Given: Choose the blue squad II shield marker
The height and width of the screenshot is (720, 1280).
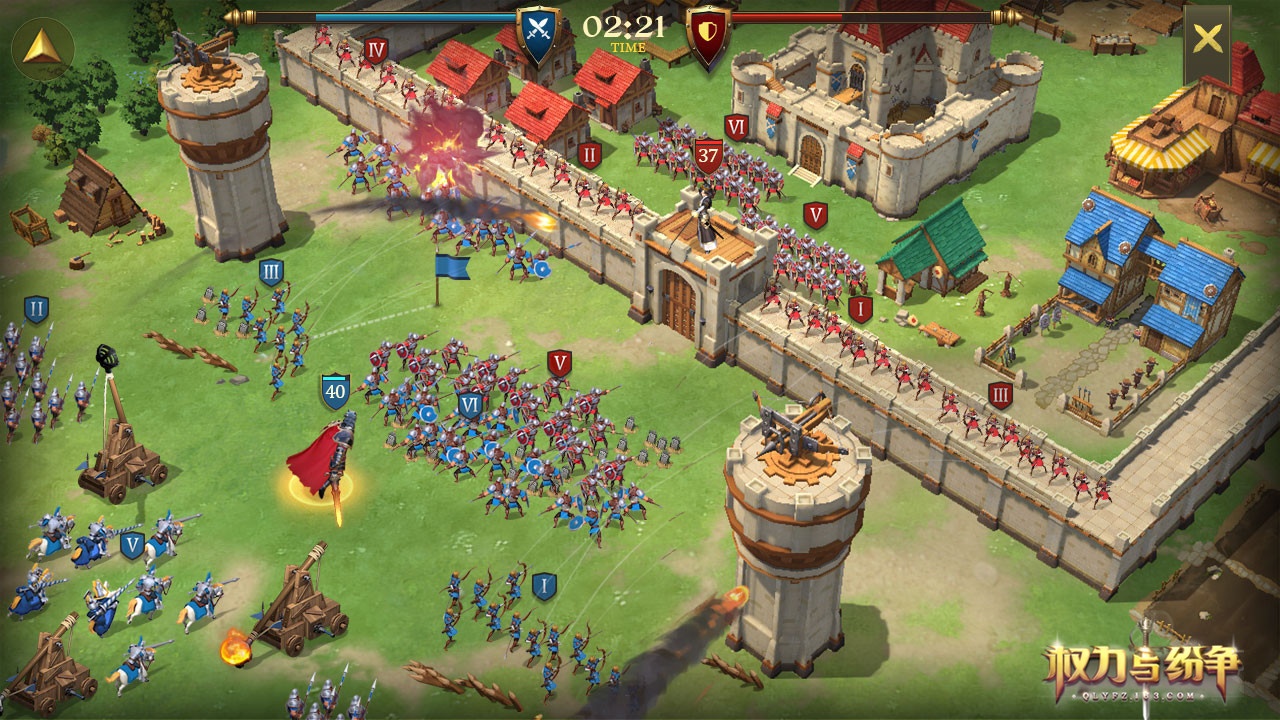Looking at the screenshot, I should (x=36, y=309).
